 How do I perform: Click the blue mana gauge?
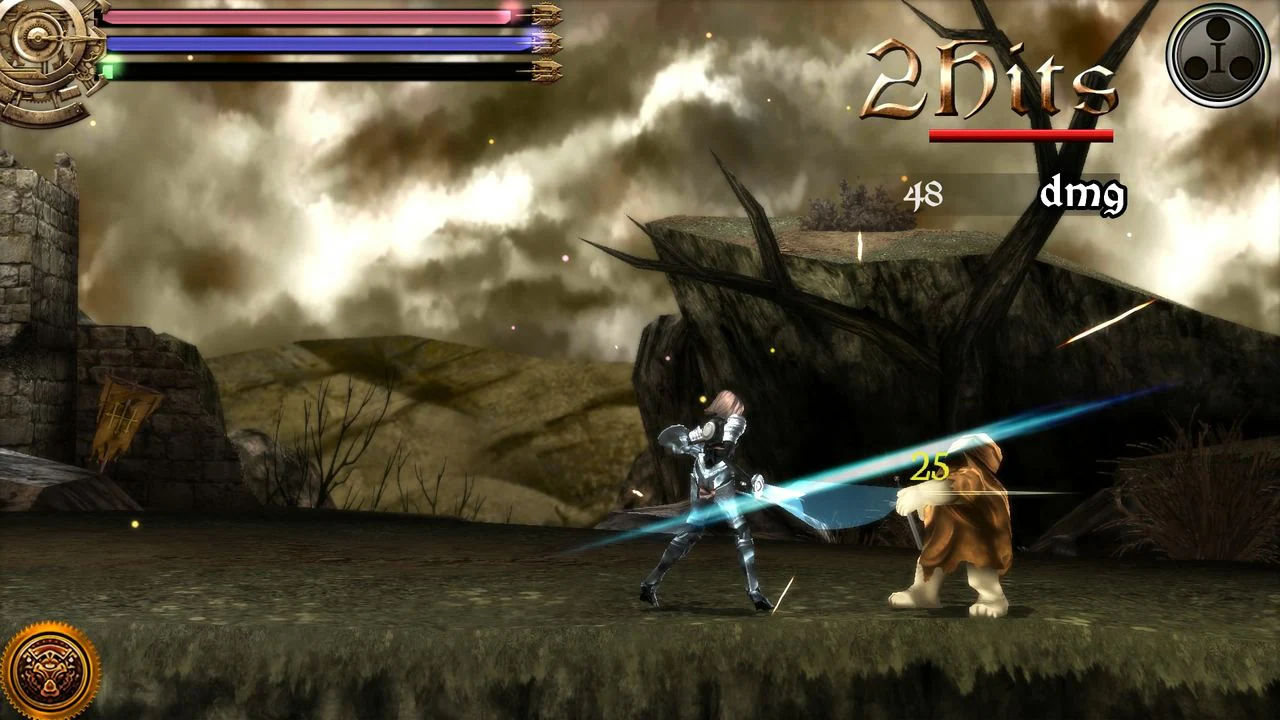pyautogui.click(x=310, y=44)
